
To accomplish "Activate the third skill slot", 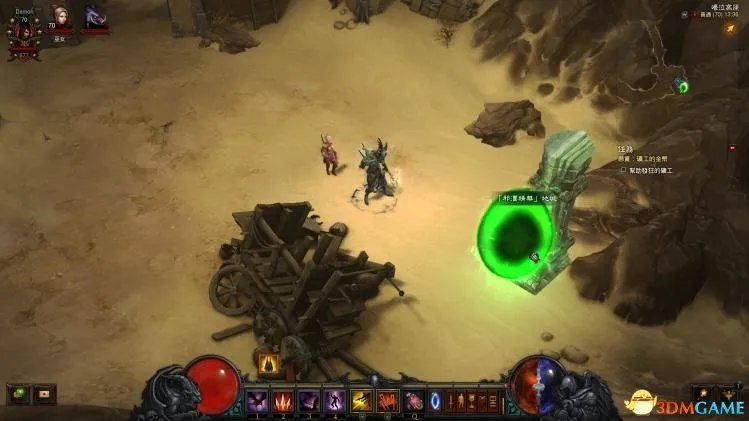I will 310,402.
